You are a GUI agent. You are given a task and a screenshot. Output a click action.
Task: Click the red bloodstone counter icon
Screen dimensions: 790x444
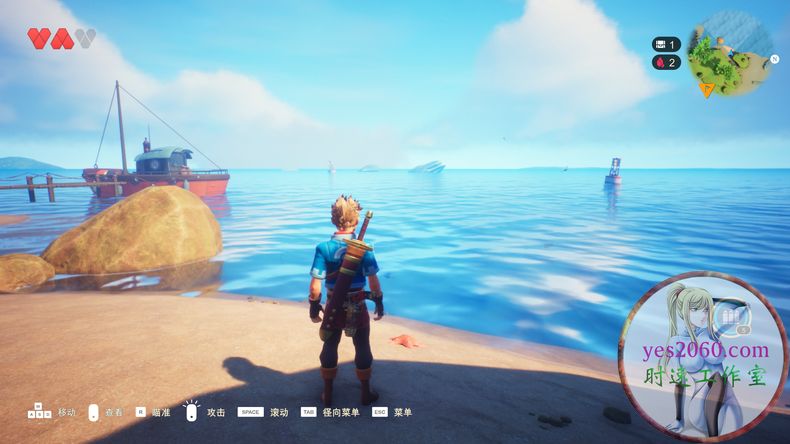[x=659, y=62]
